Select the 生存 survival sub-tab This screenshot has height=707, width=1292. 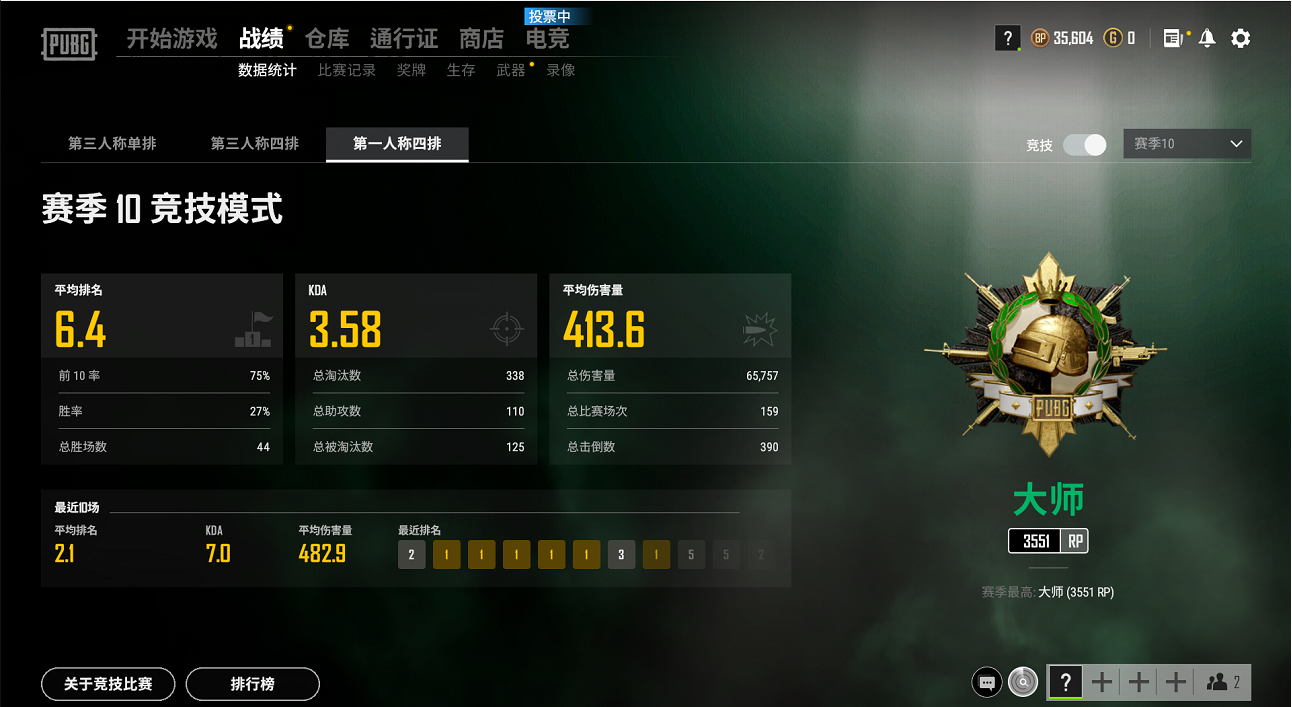pyautogui.click(x=461, y=70)
